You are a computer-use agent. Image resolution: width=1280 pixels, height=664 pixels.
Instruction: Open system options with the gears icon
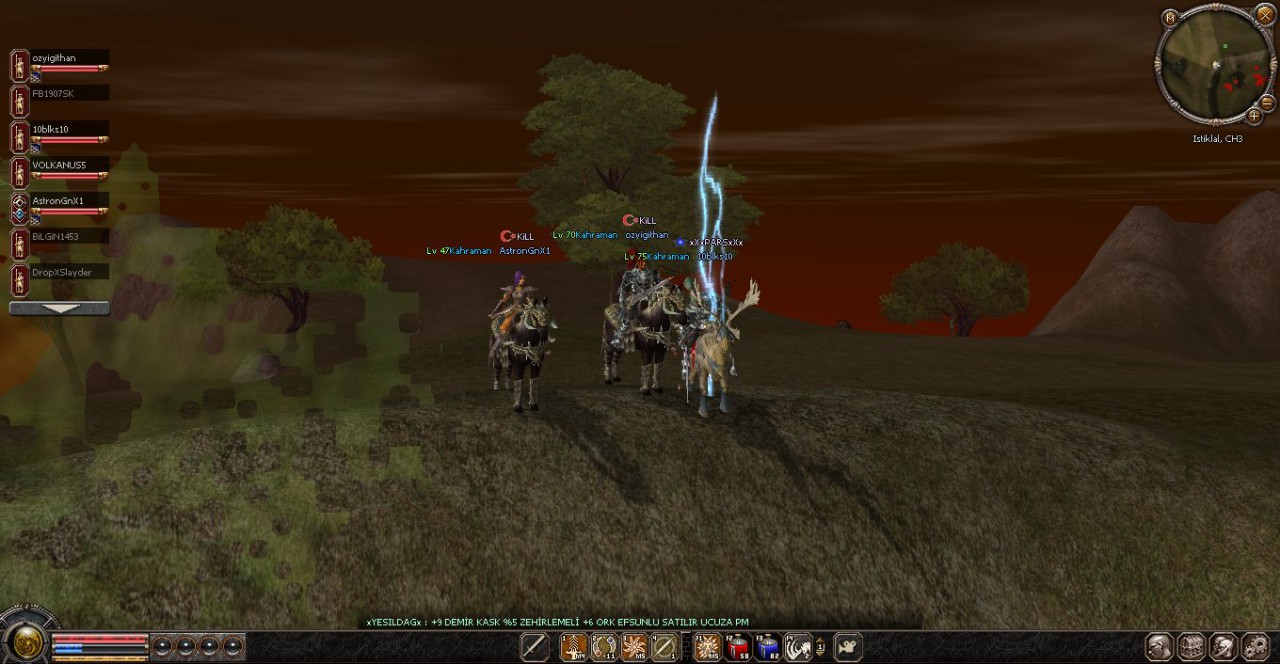[1255, 647]
